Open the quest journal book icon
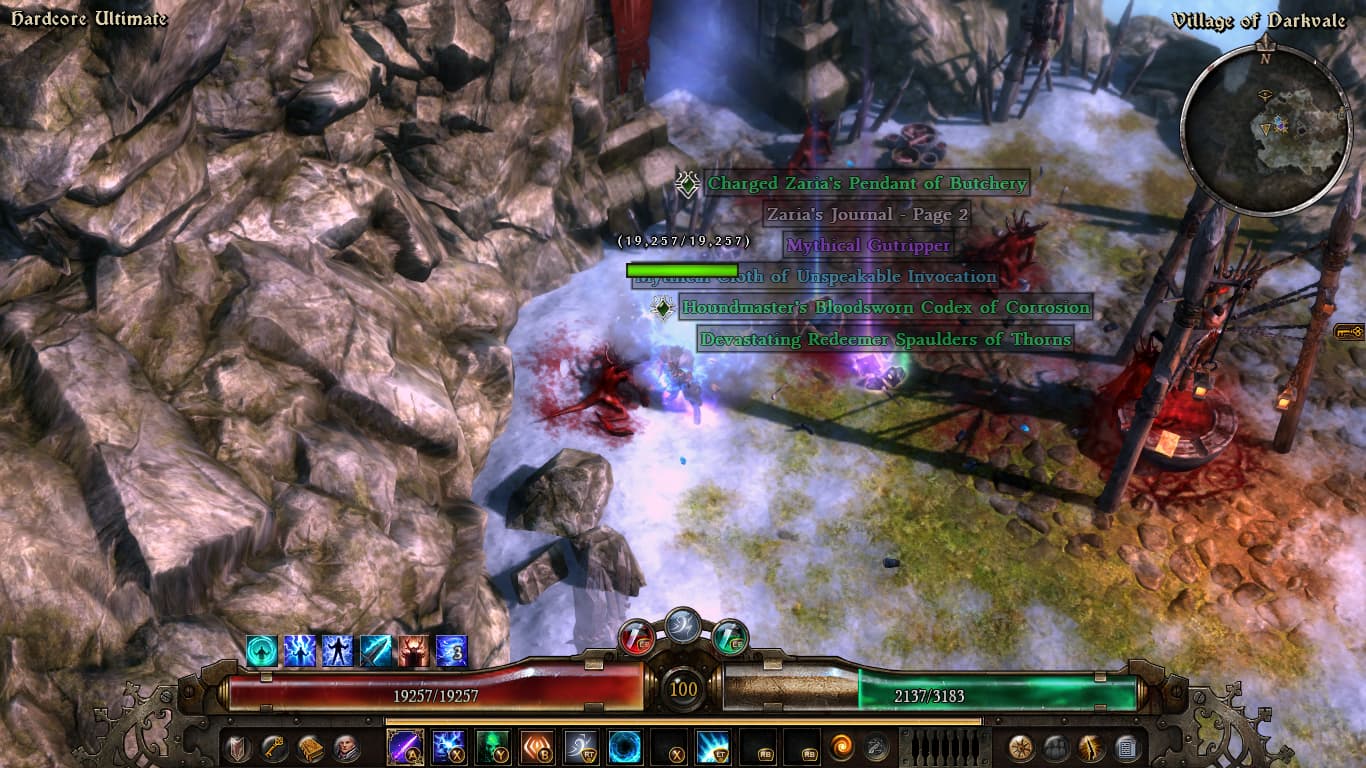The width and height of the screenshot is (1366, 768). (x=309, y=747)
